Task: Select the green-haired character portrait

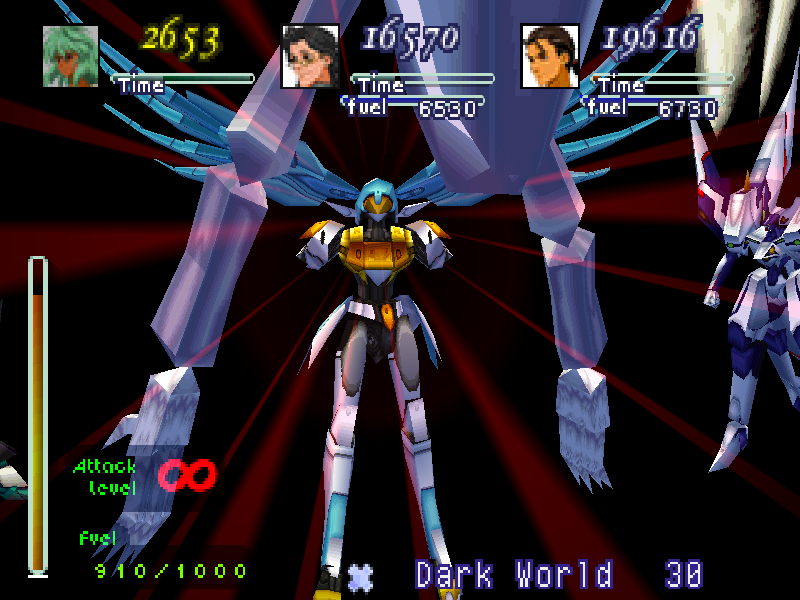Action: coord(70,56)
